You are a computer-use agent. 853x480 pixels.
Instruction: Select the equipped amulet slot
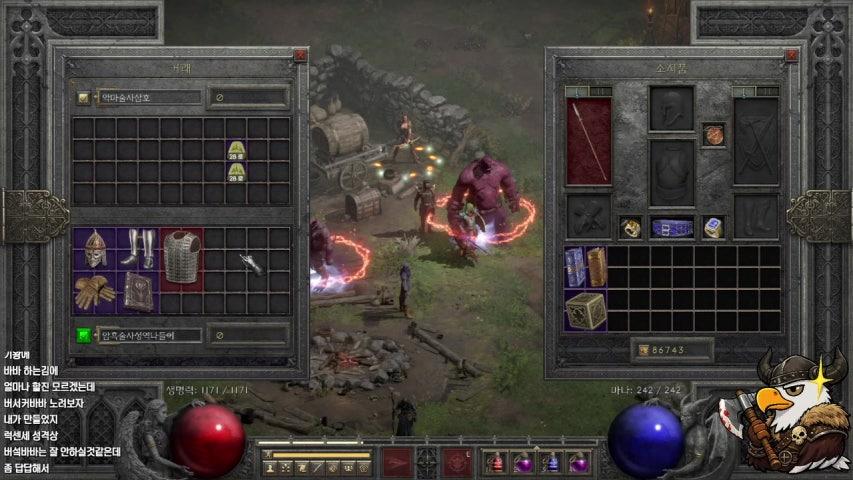pos(713,134)
